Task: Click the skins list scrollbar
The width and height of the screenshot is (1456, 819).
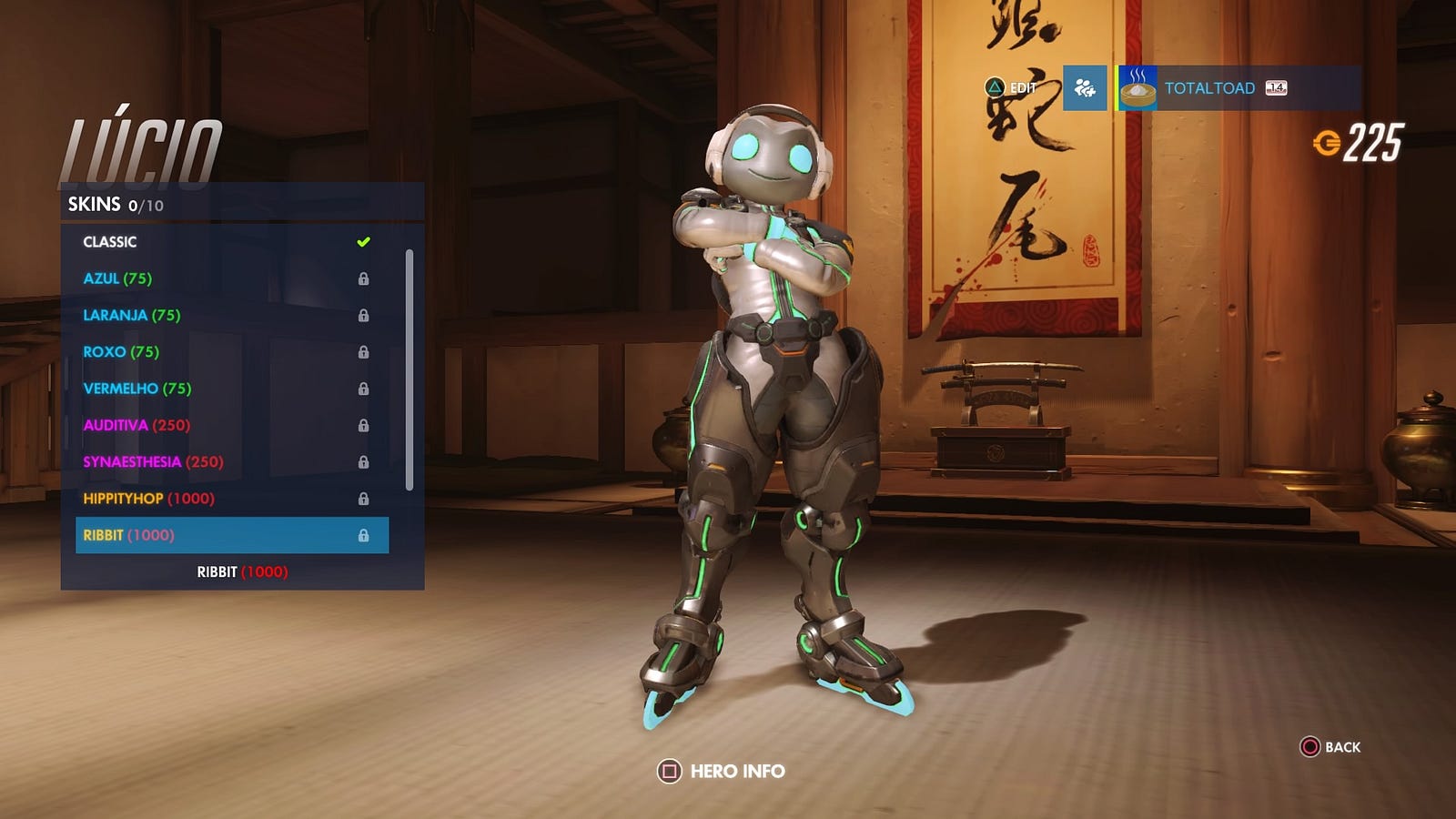Action: (409, 369)
